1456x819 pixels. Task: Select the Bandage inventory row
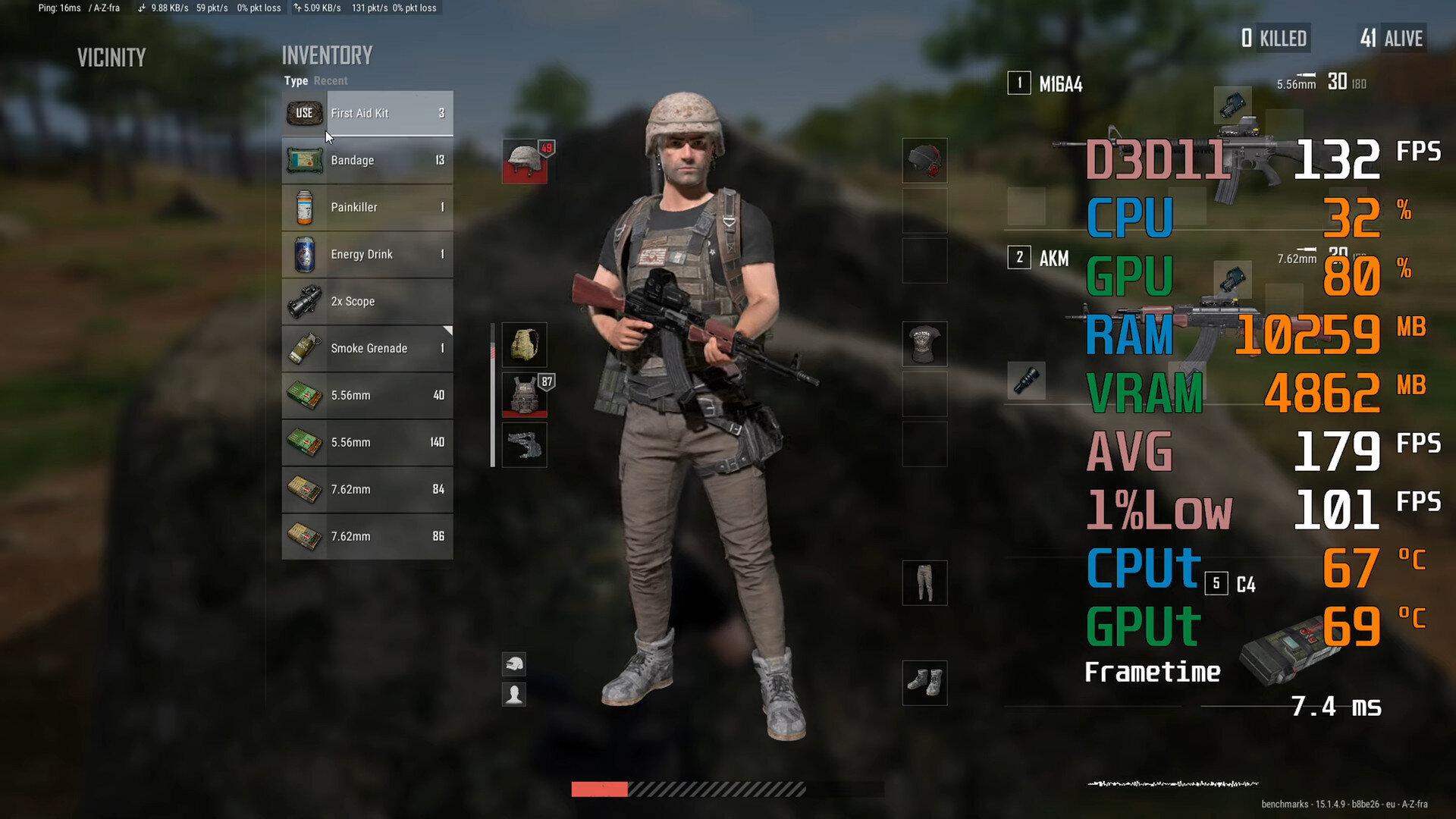point(368,160)
